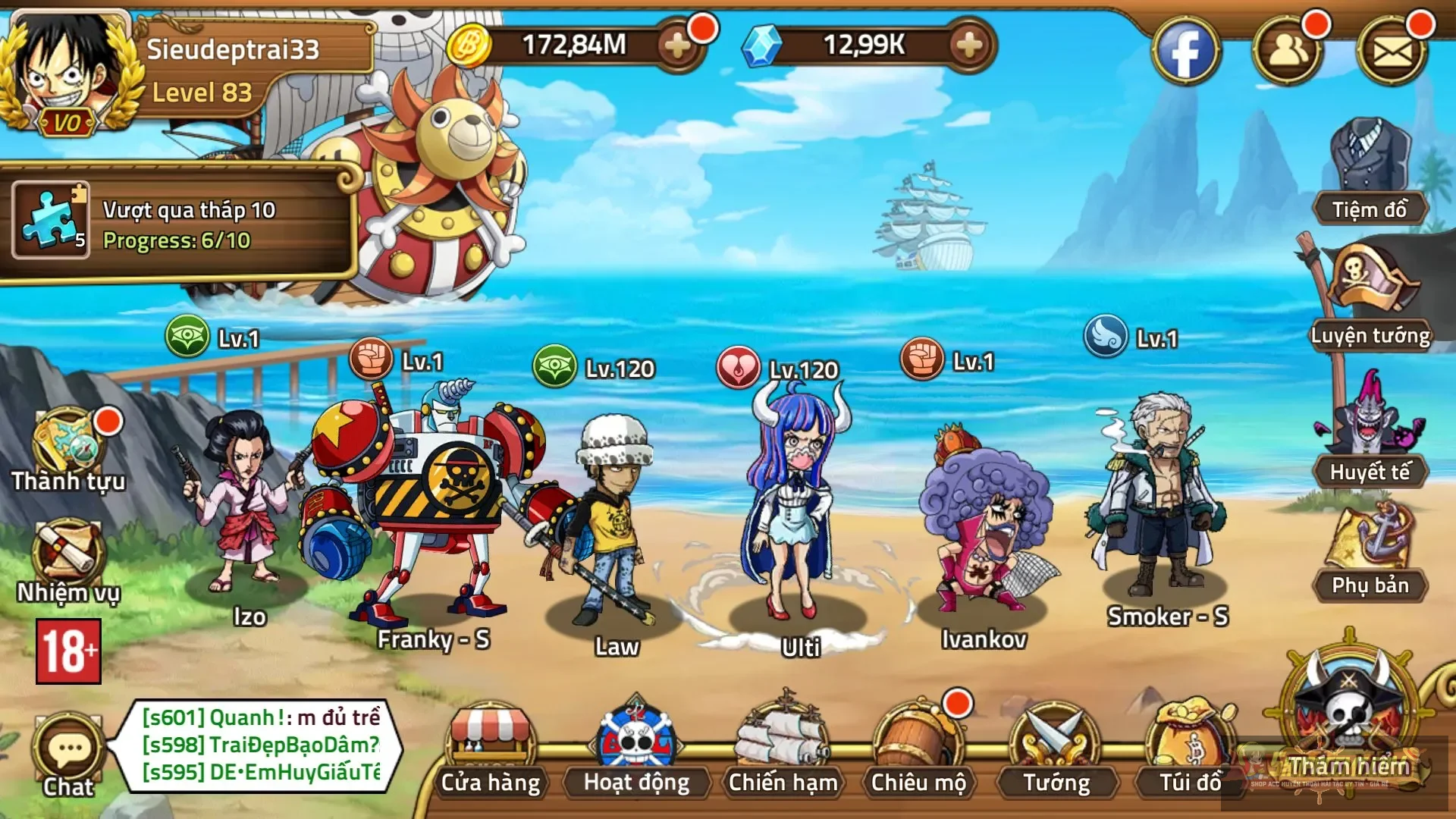The width and height of the screenshot is (1456, 819).
Task: Add gems with the plus button
Action: [x=968, y=48]
